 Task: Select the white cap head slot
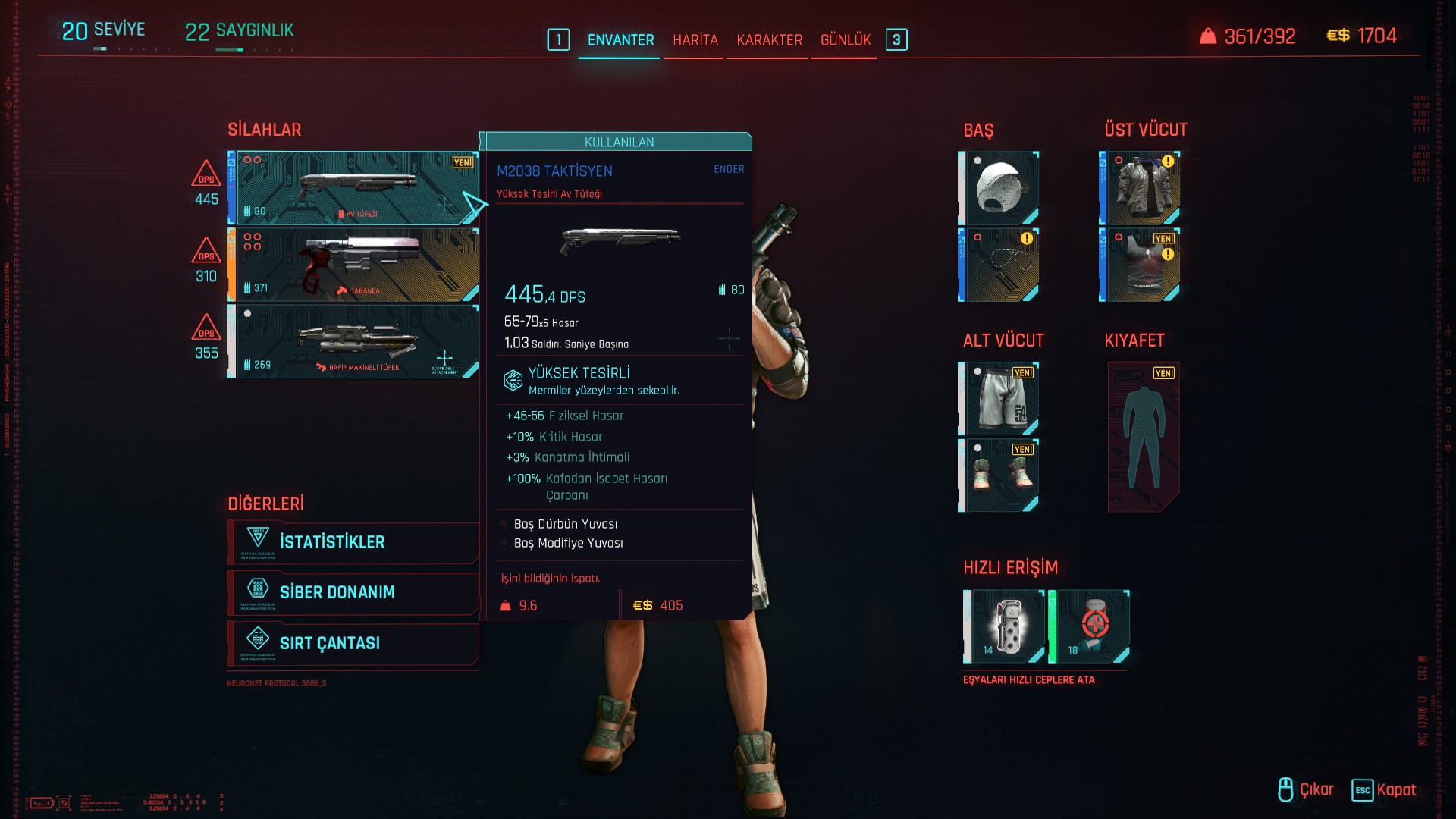tap(999, 187)
